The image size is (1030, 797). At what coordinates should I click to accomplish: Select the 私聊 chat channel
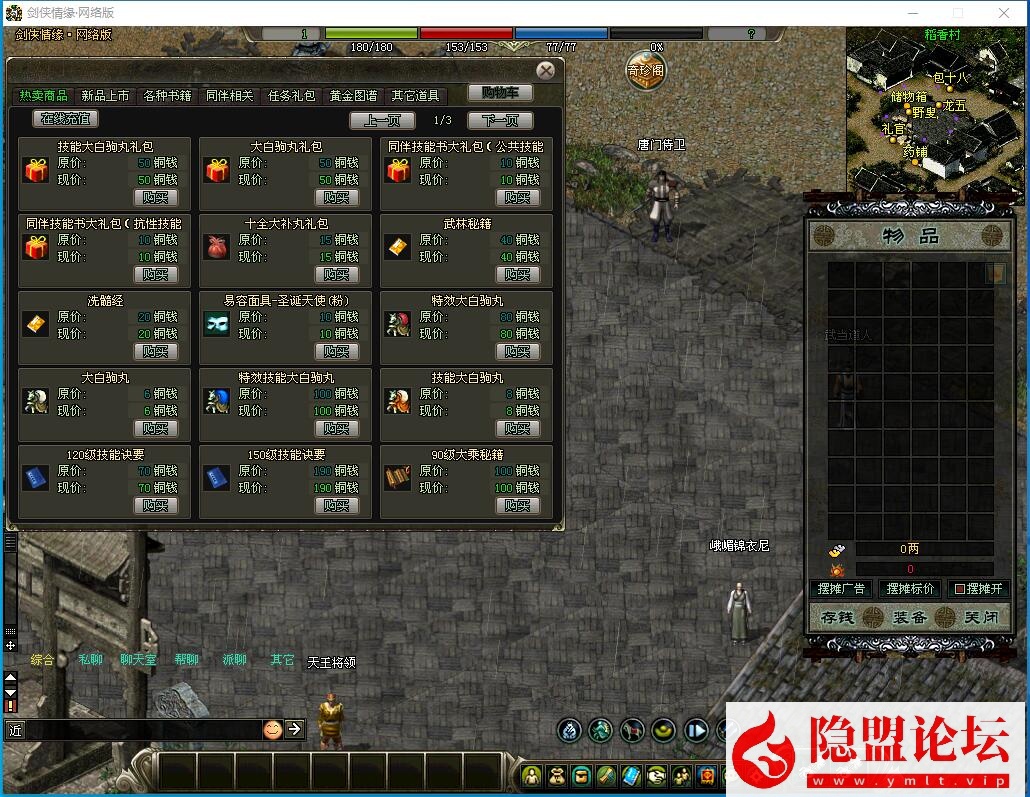(90, 660)
